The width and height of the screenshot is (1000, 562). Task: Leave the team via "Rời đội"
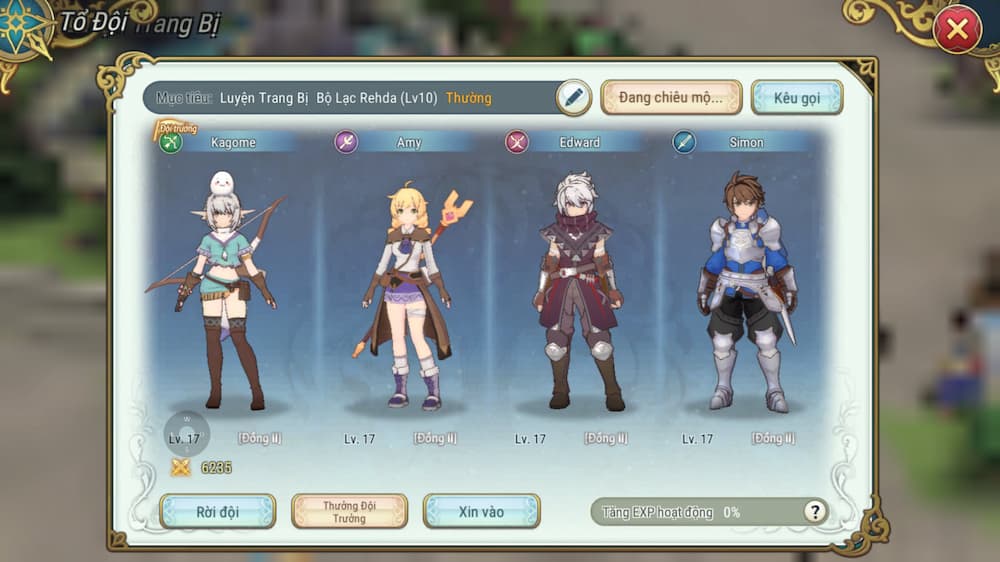pyautogui.click(x=217, y=511)
